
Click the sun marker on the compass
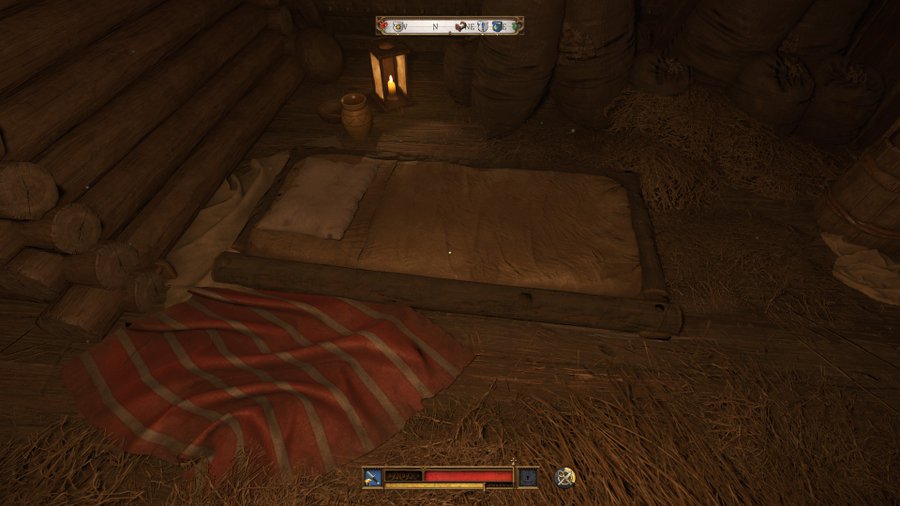[x=400, y=26]
